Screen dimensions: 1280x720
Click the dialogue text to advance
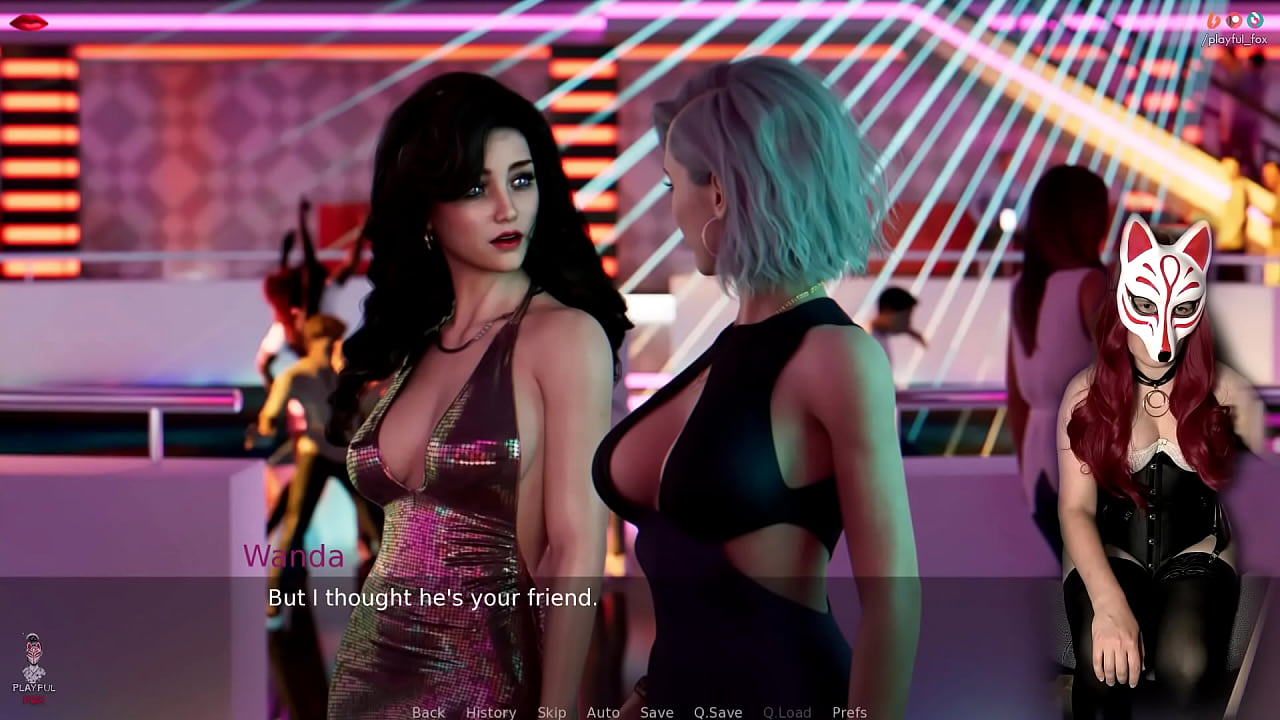(430, 598)
